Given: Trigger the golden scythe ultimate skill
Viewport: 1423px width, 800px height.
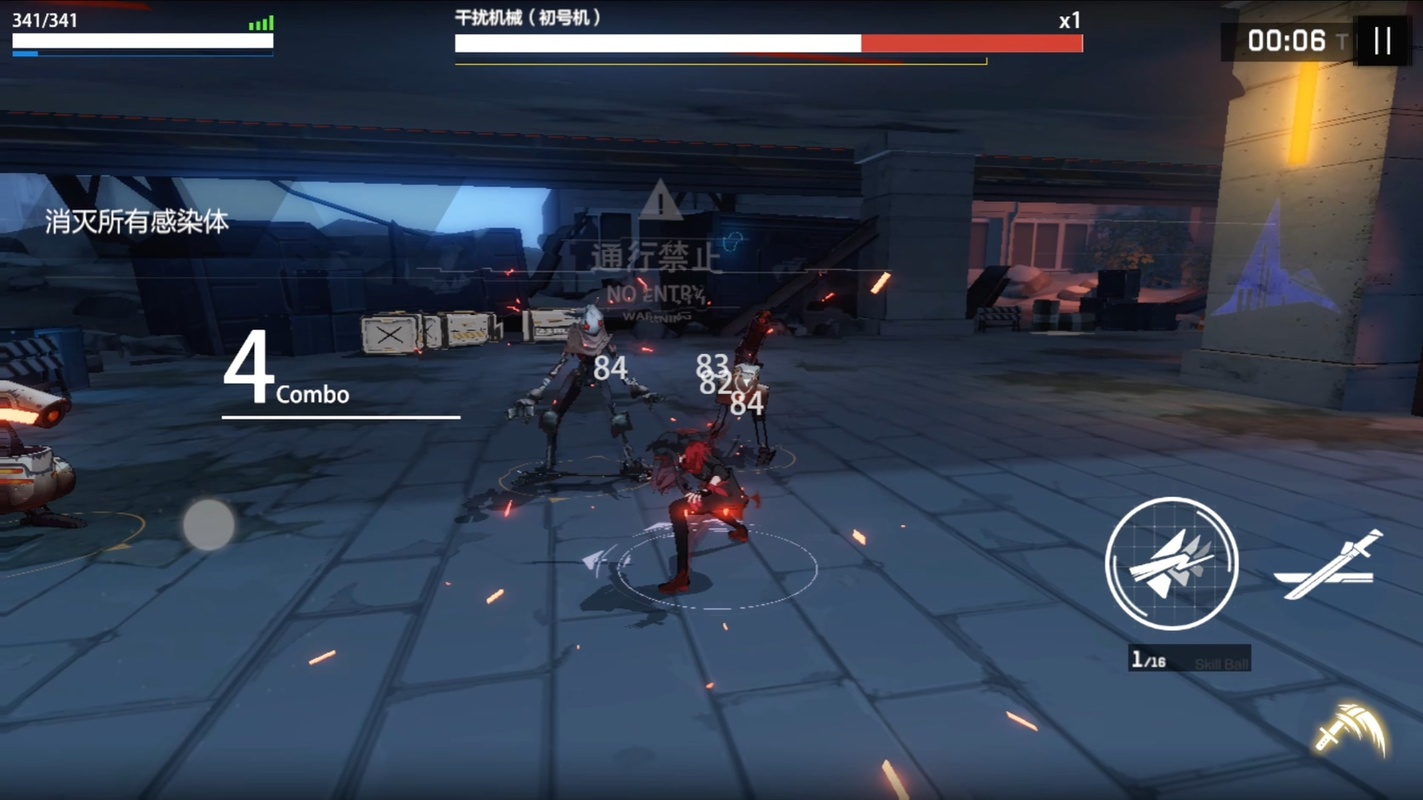Looking at the screenshot, I should tap(1351, 730).
